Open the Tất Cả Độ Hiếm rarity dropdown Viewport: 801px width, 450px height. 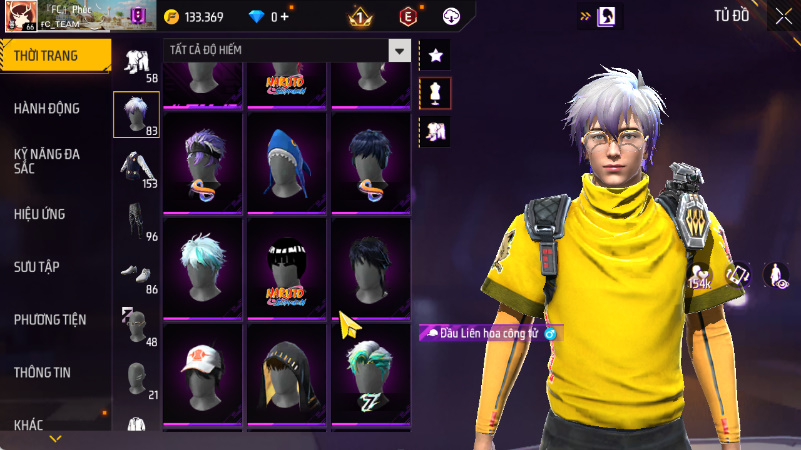pos(287,50)
